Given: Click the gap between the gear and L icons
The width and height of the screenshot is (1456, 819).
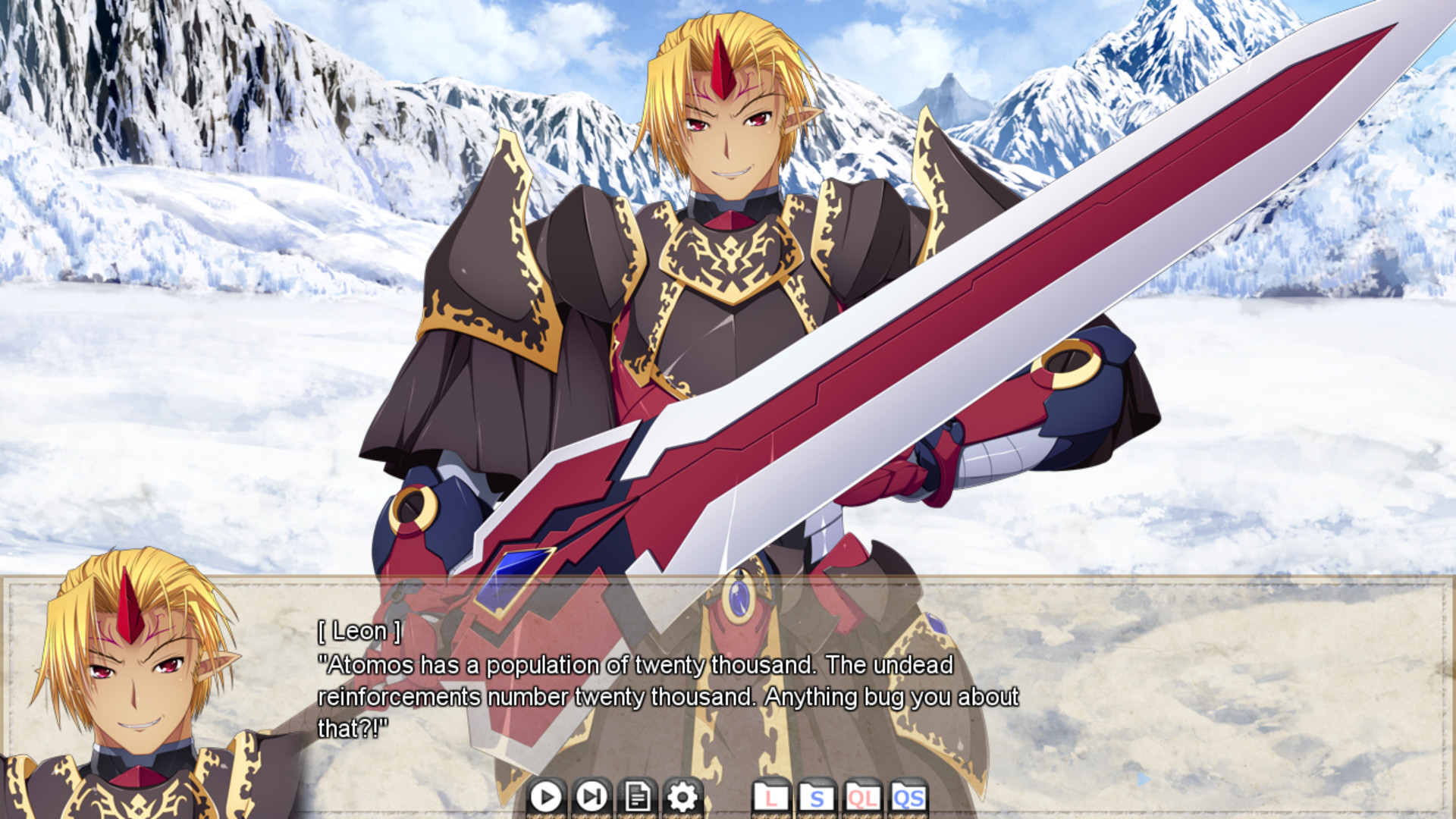Looking at the screenshot, I should tap(726, 798).
